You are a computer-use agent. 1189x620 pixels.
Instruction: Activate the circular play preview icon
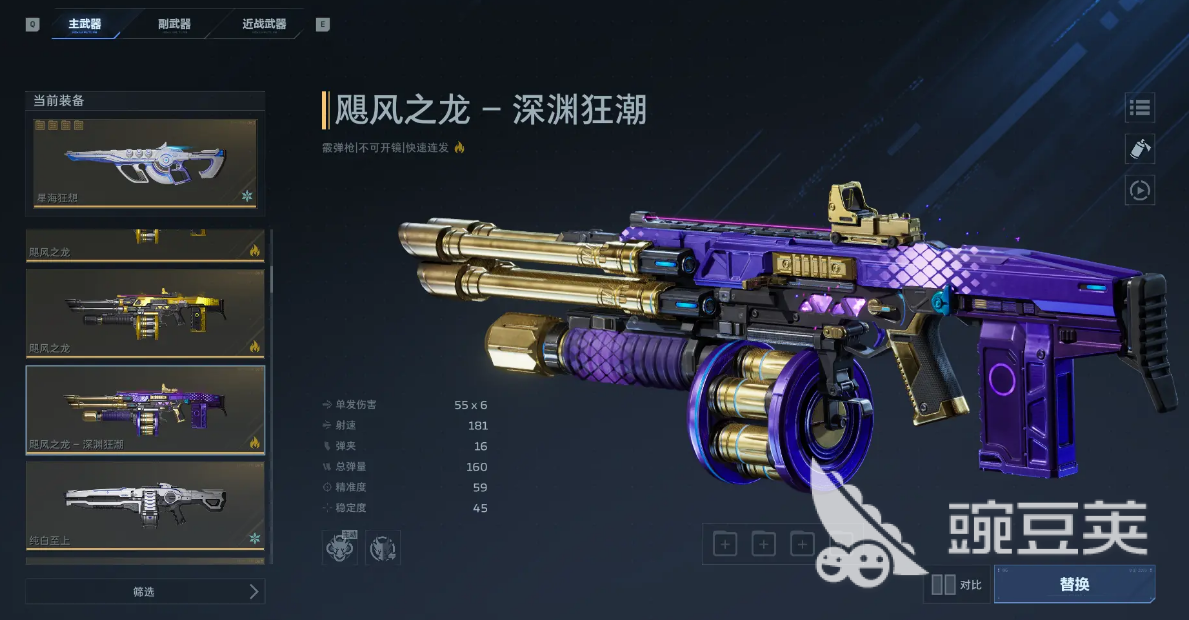[x=1140, y=189]
